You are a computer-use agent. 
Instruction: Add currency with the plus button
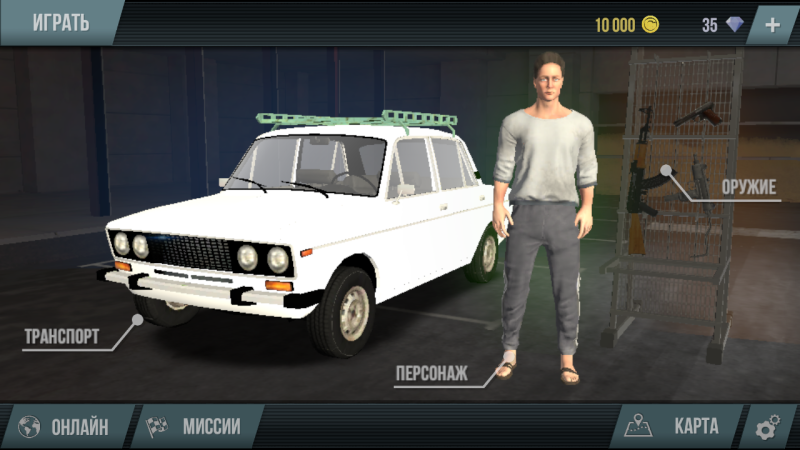(x=772, y=25)
